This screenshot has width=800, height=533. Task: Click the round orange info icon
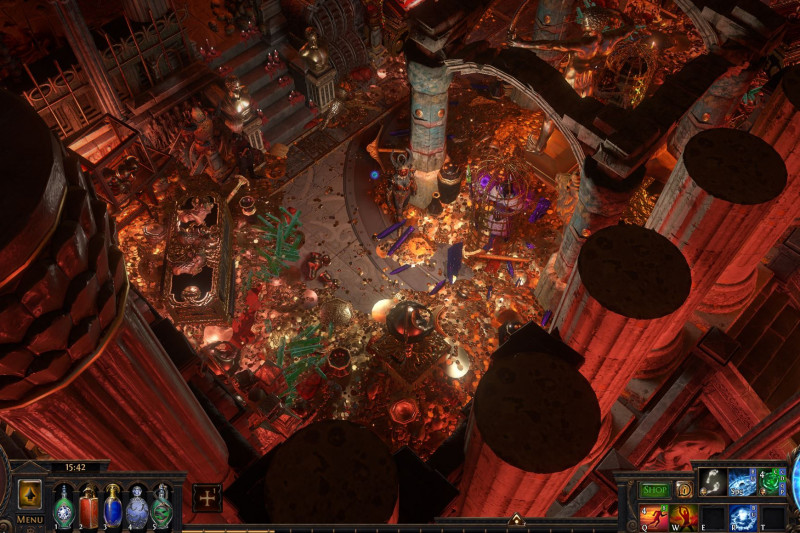point(685,490)
